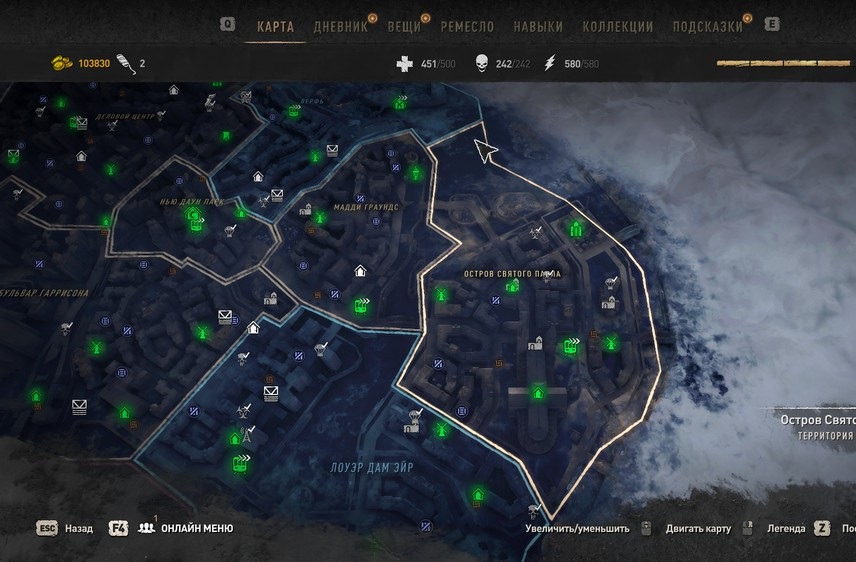856x562 pixels.
Task: Open the Онлайн меню
Action: (x=197, y=528)
